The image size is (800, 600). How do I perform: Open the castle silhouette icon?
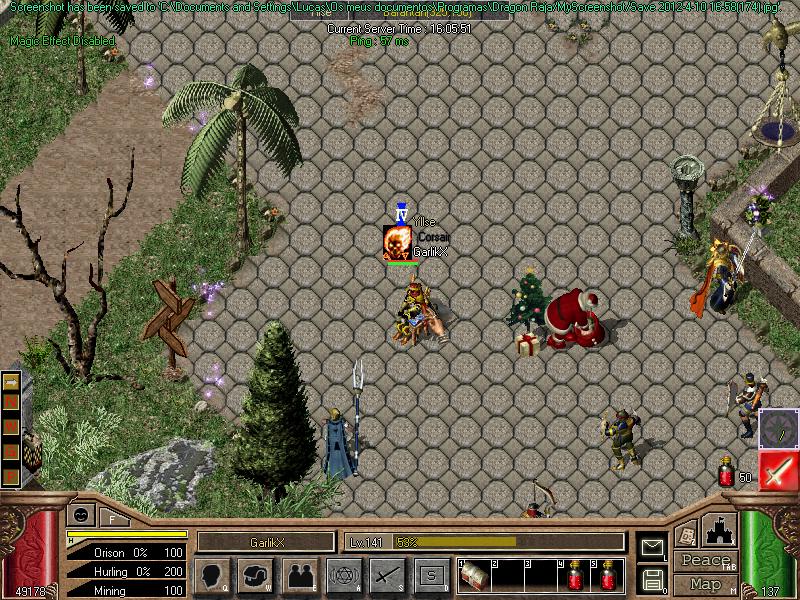(720, 530)
